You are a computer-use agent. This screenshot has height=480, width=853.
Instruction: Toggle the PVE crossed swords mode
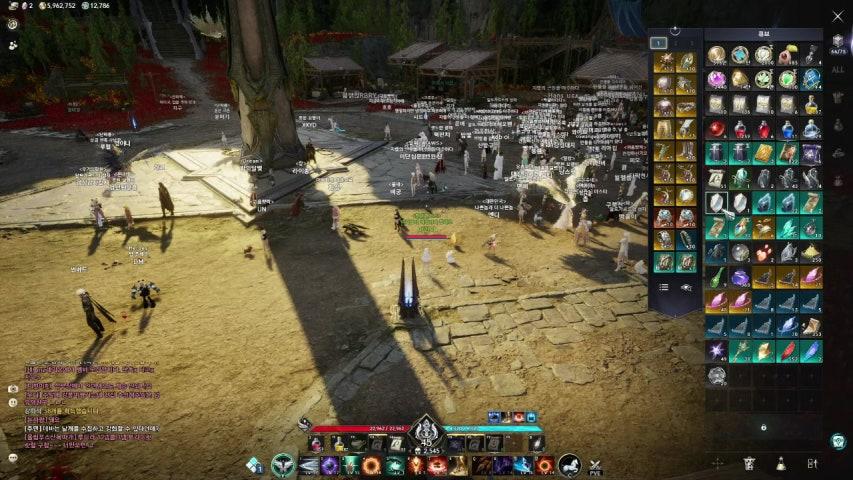point(595,465)
